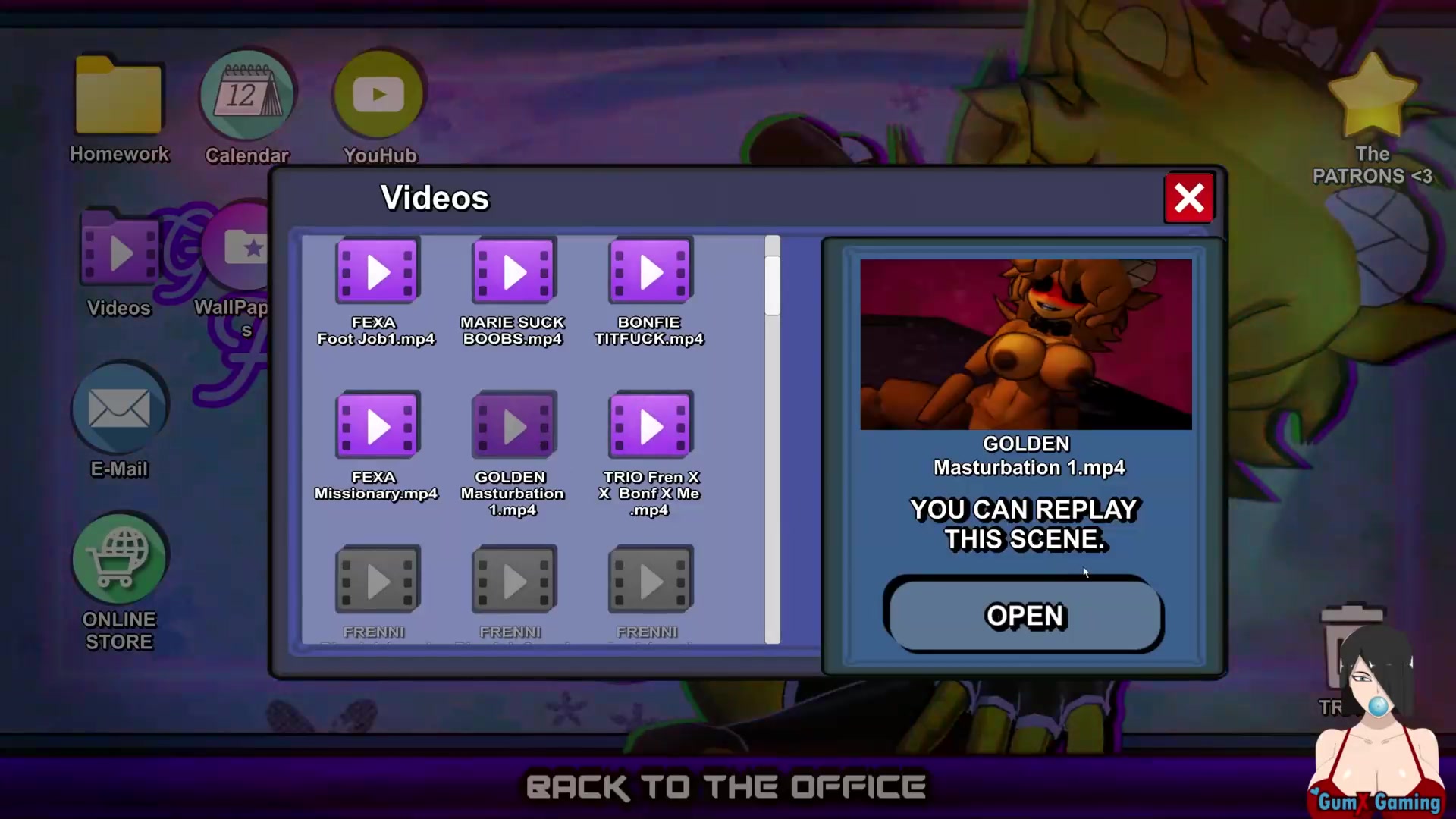Select the Trio Fren X Bonf video
The image size is (1456, 819).
651,426
